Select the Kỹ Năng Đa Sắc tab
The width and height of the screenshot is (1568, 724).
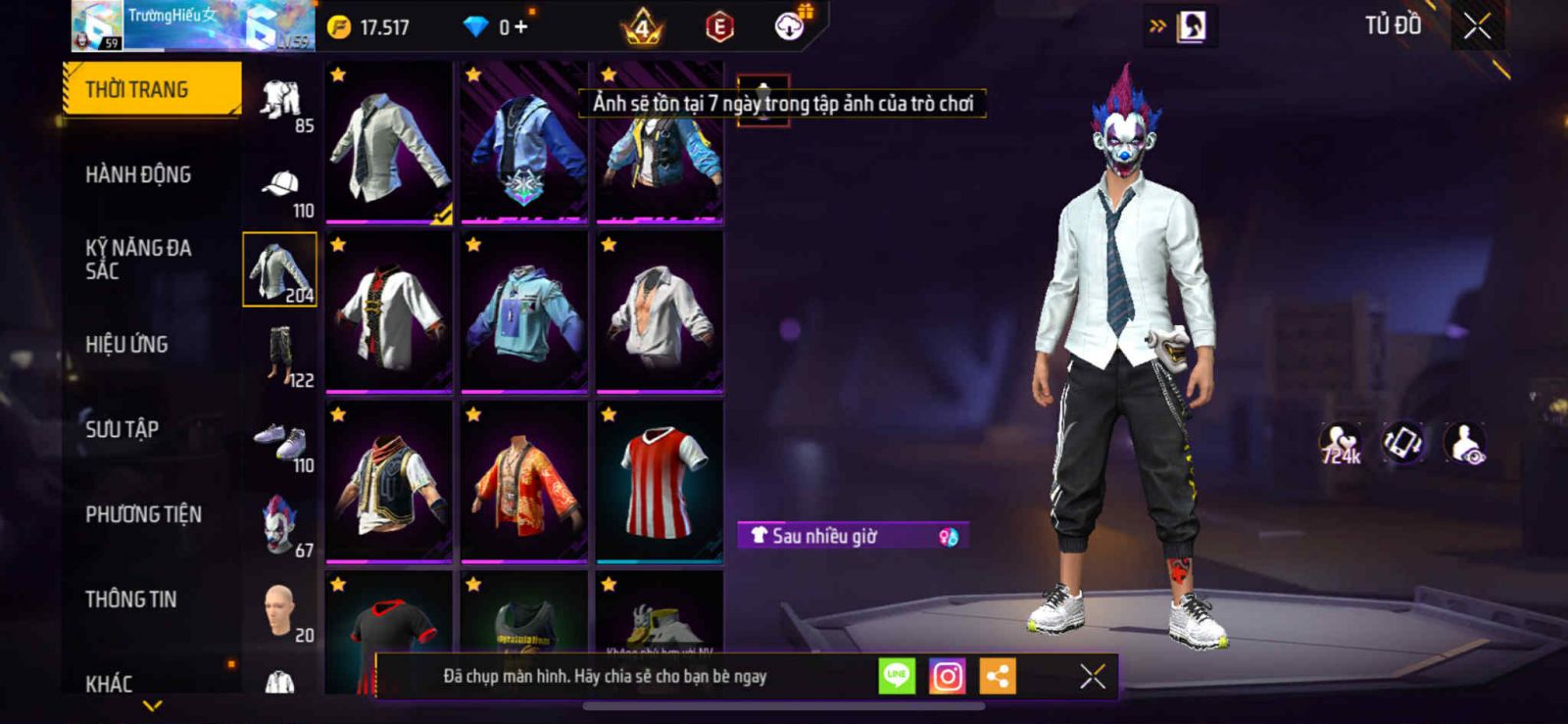138,259
